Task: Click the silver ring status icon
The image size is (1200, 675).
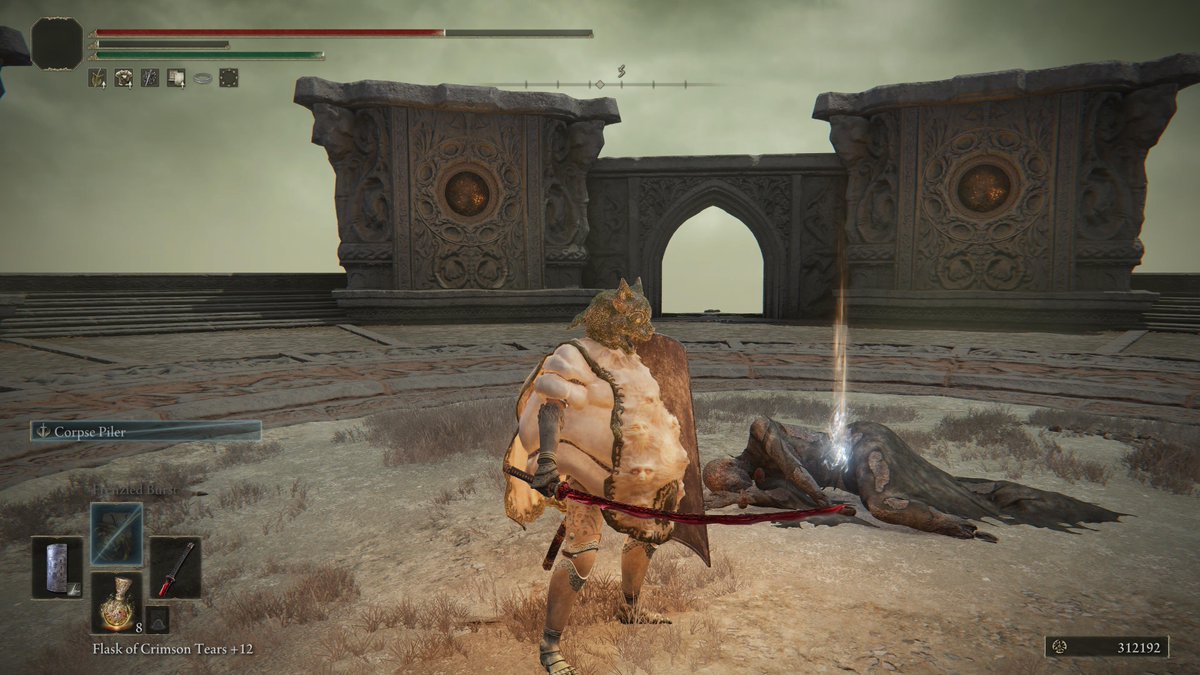Action: [x=202, y=78]
